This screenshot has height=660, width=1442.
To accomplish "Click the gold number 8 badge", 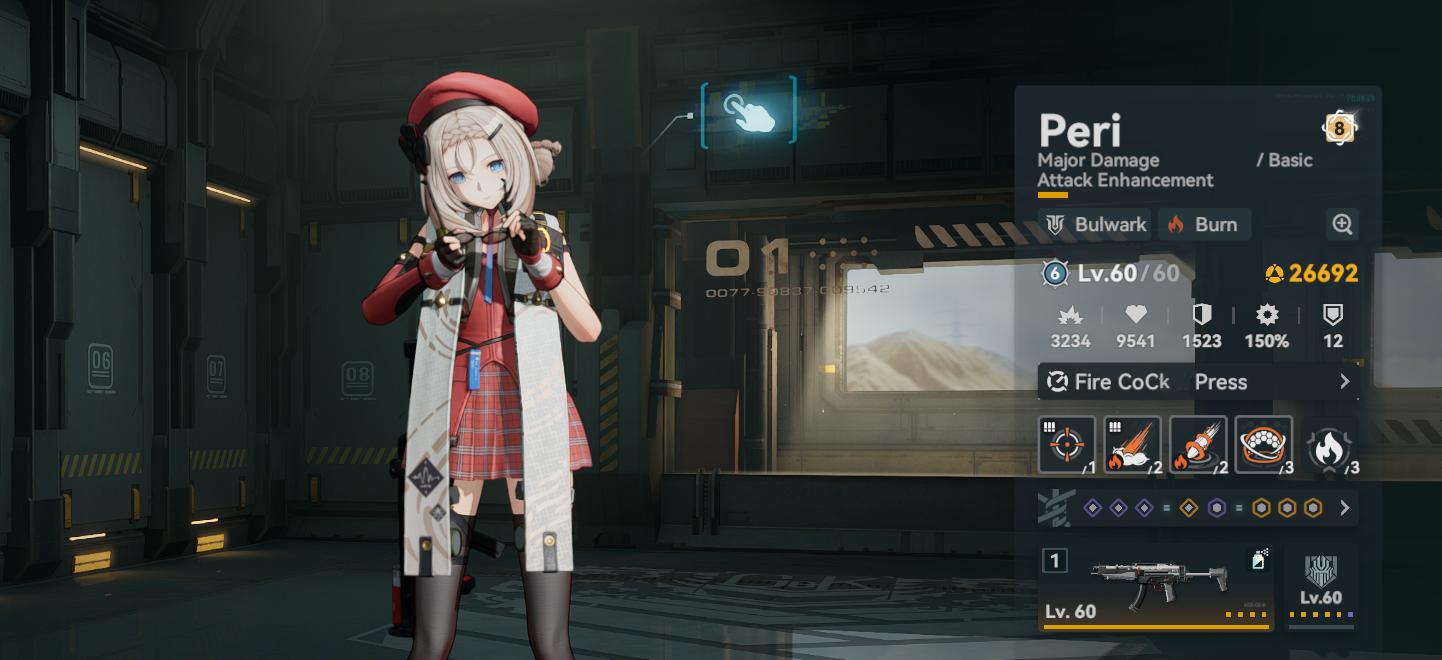I will tap(1340, 127).
